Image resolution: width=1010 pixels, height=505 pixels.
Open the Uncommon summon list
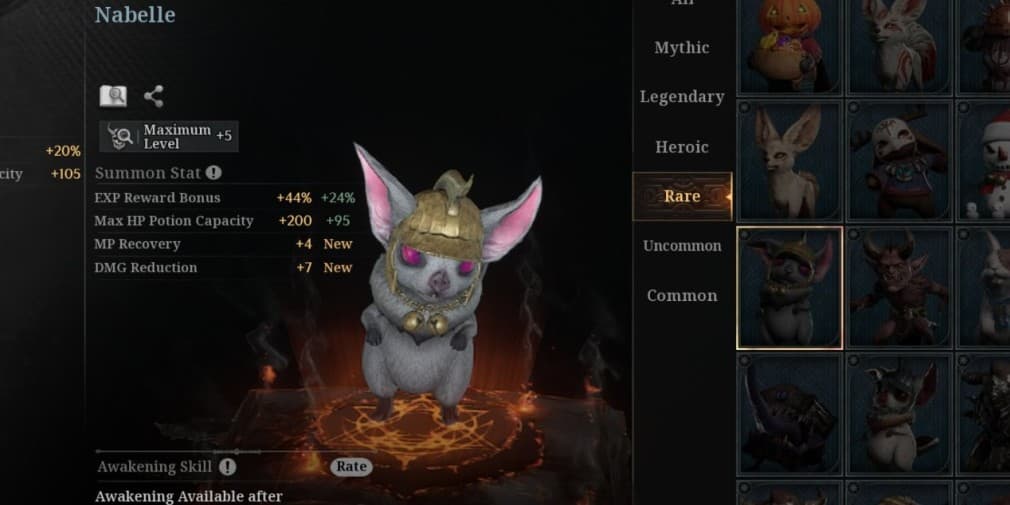pyautogui.click(x=681, y=246)
